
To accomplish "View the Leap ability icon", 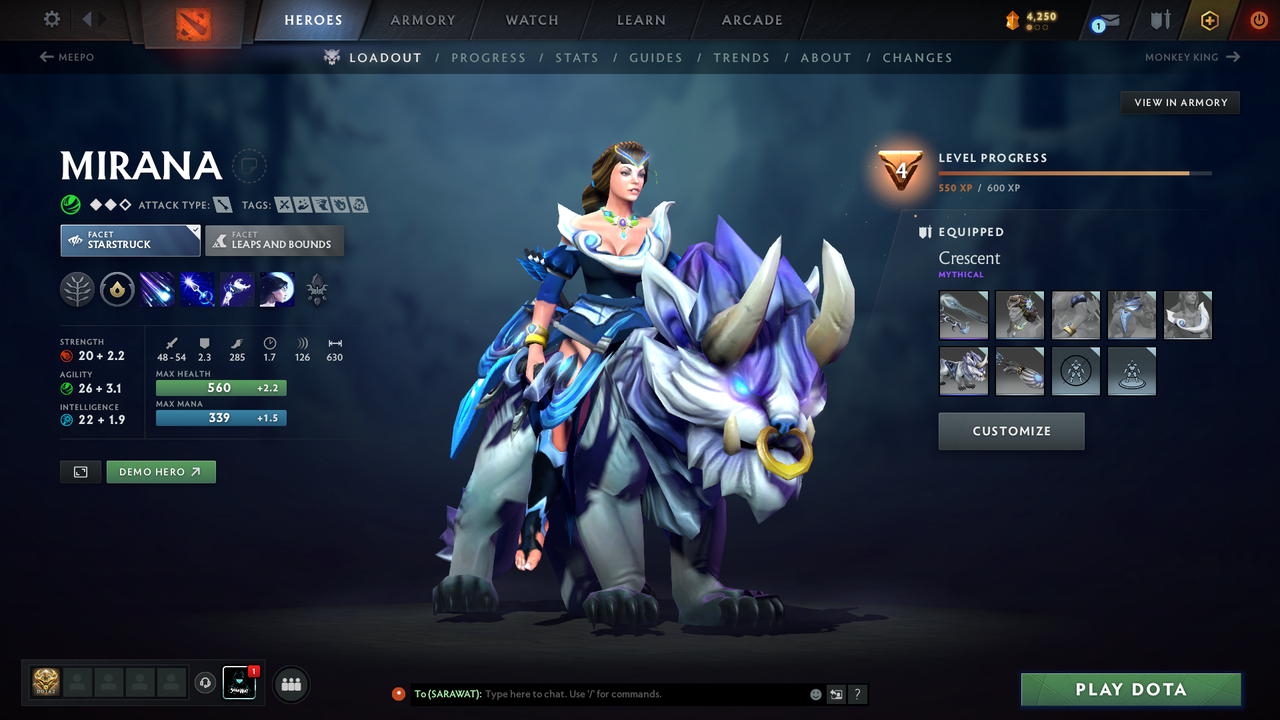I will [x=236, y=289].
